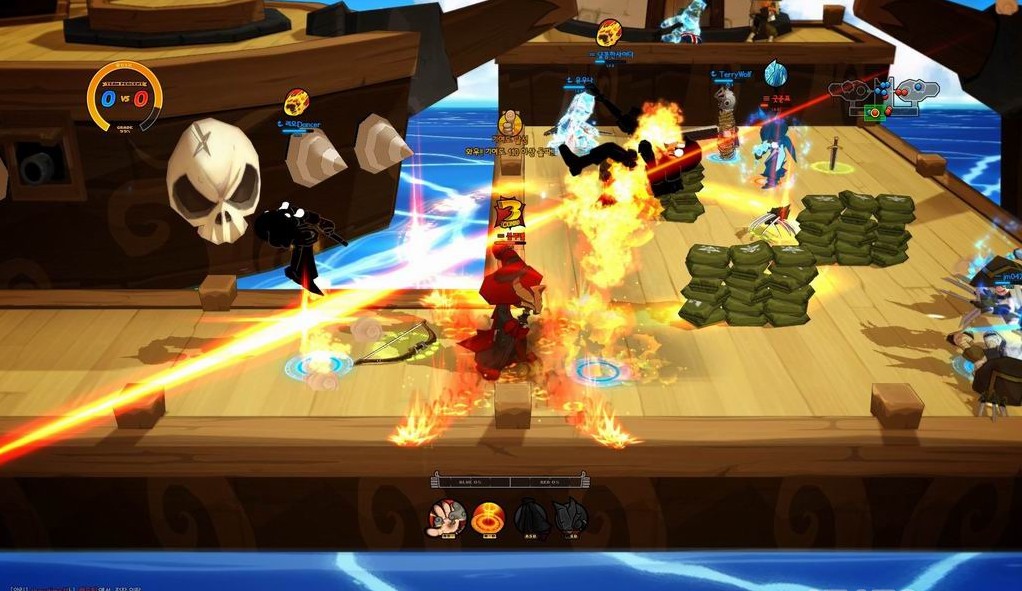
Task: Choose the greyed-out spiky shadow skill
Action: coord(570,517)
